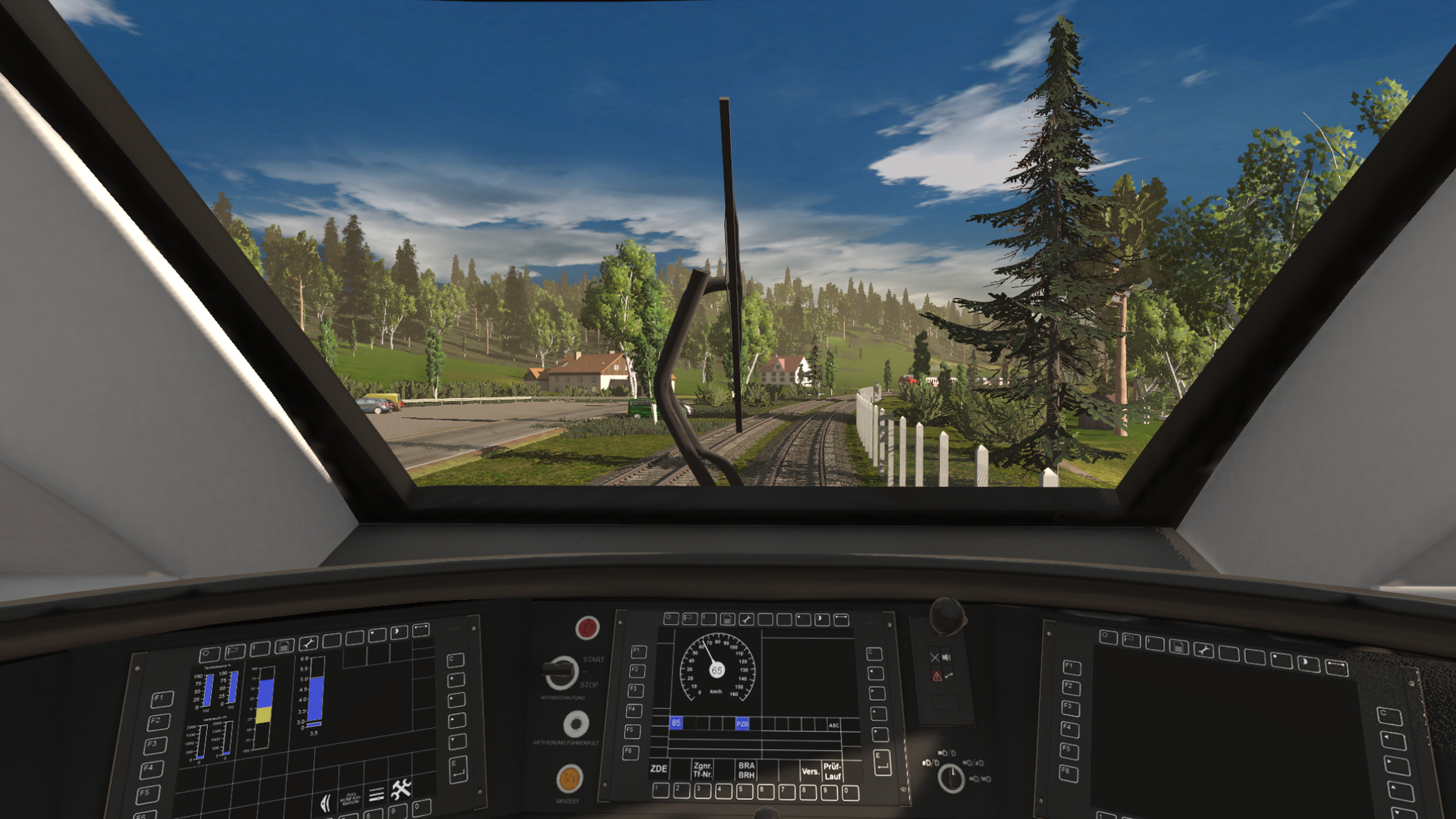Select the crossed hammer and wrench softkey
The height and width of the screenshot is (819, 1456).
pyautogui.click(x=401, y=789)
